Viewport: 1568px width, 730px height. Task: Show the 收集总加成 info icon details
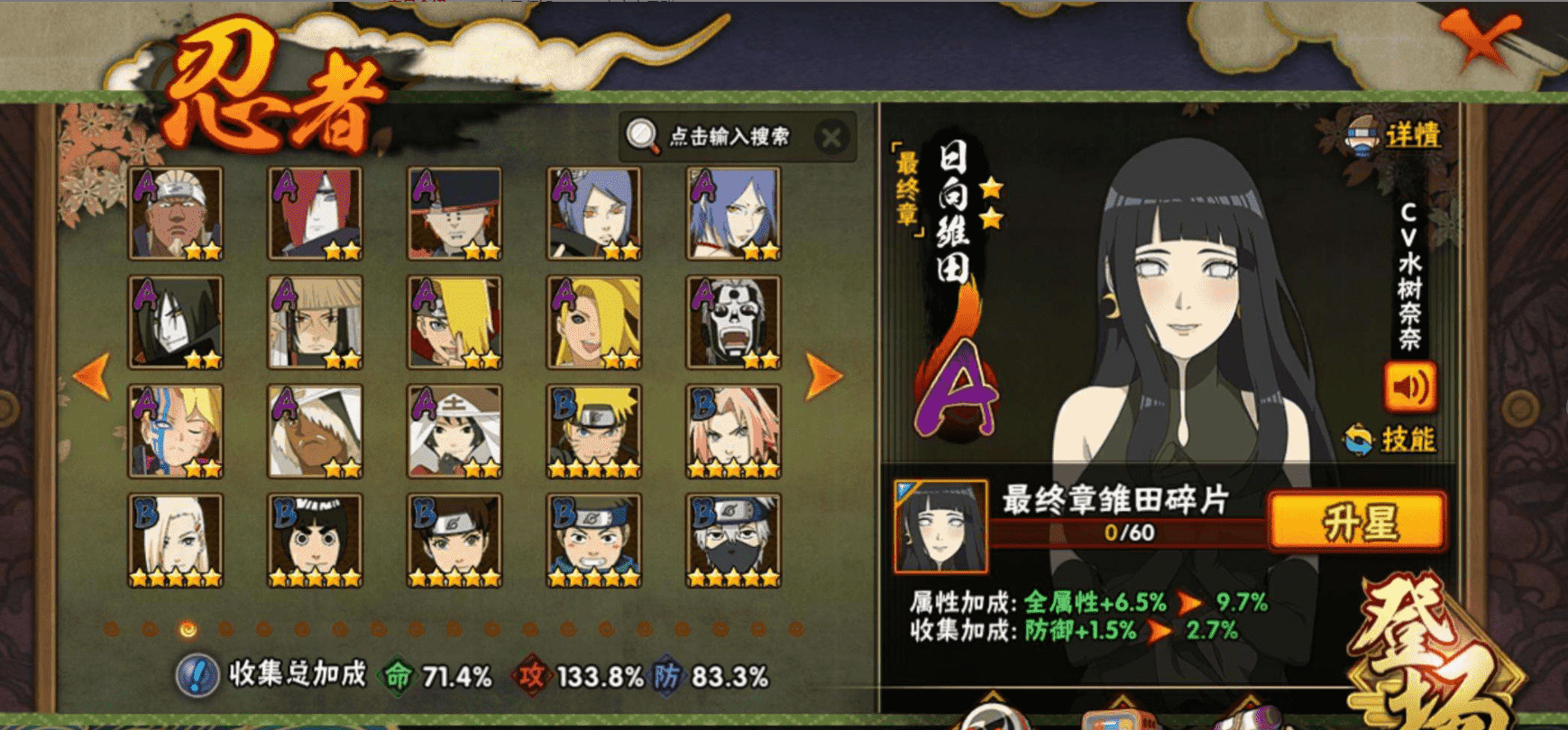coord(196,675)
